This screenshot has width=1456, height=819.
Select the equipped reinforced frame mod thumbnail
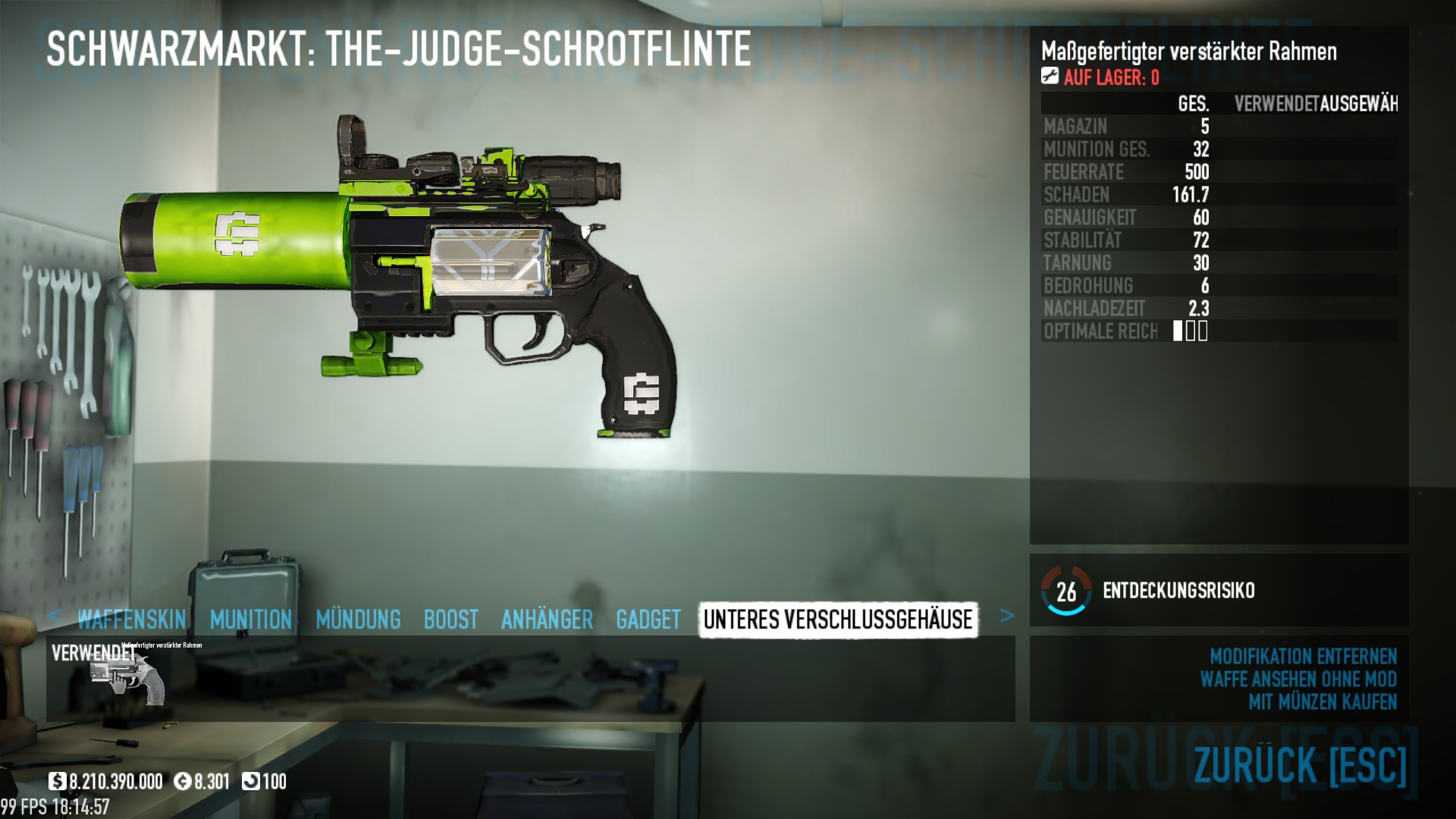pos(127,676)
